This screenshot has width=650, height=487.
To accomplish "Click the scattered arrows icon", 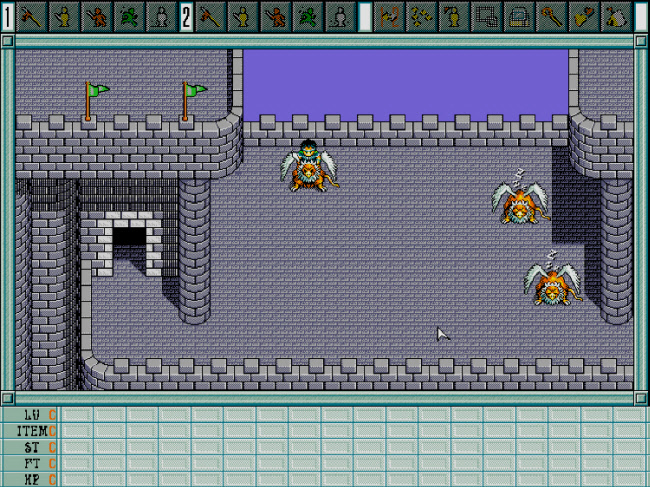I will tap(423, 16).
